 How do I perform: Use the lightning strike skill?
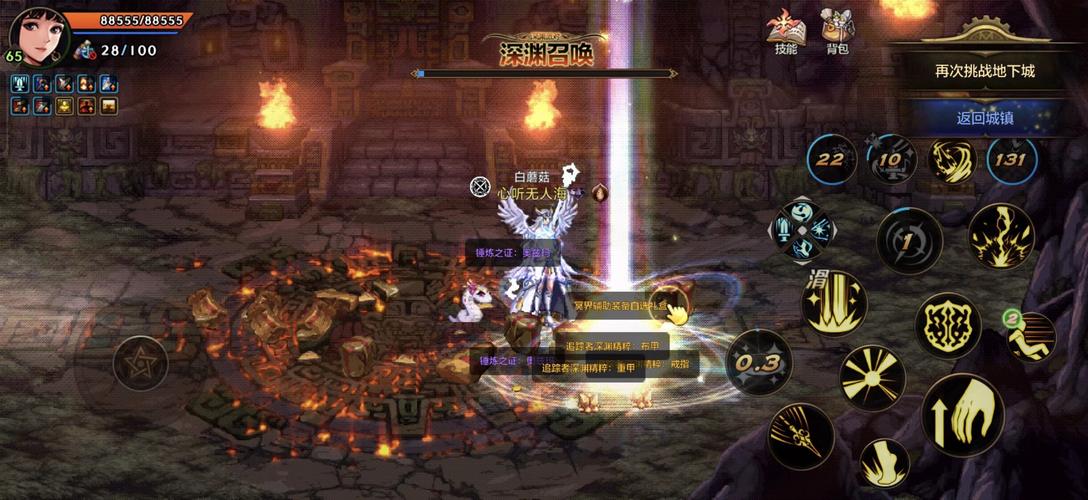coord(1000,237)
